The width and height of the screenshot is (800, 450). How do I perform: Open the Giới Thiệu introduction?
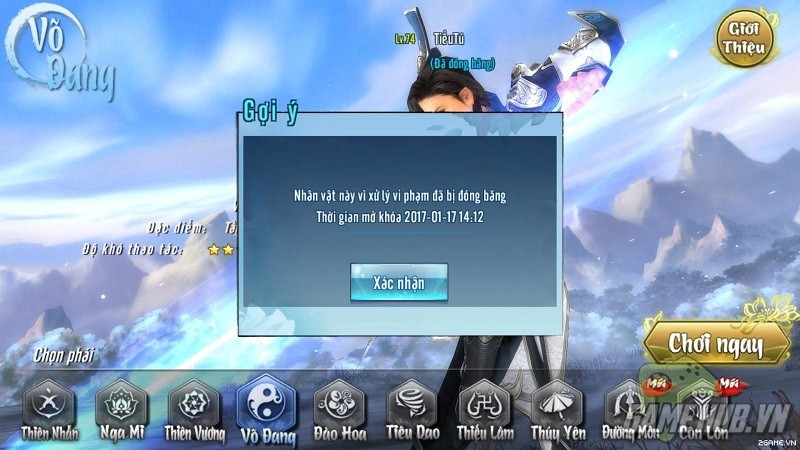[743, 37]
